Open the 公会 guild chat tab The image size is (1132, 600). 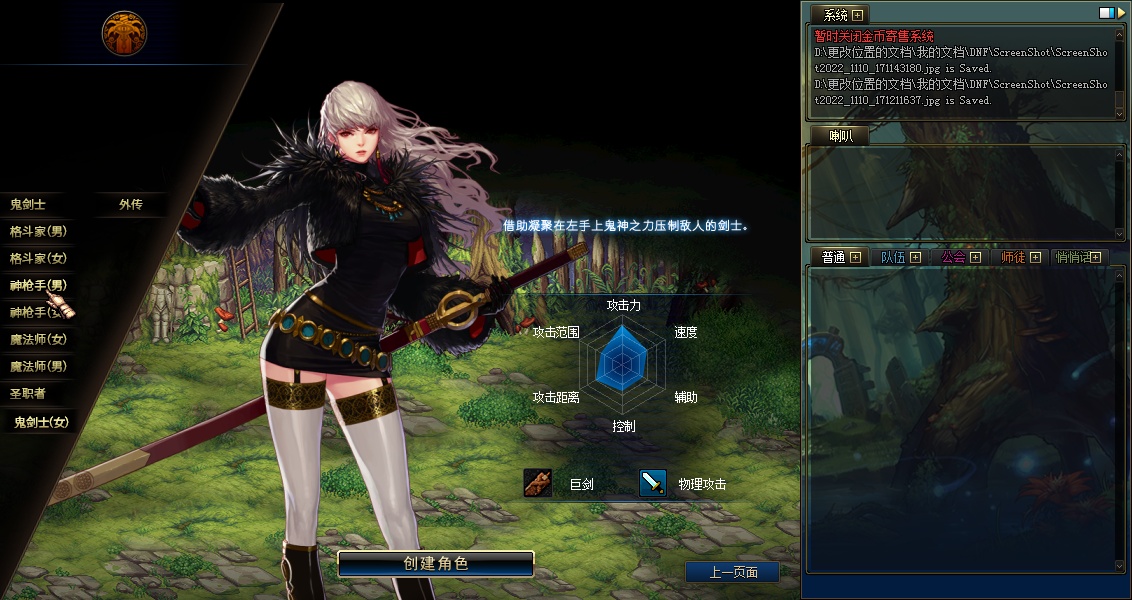[x=954, y=257]
